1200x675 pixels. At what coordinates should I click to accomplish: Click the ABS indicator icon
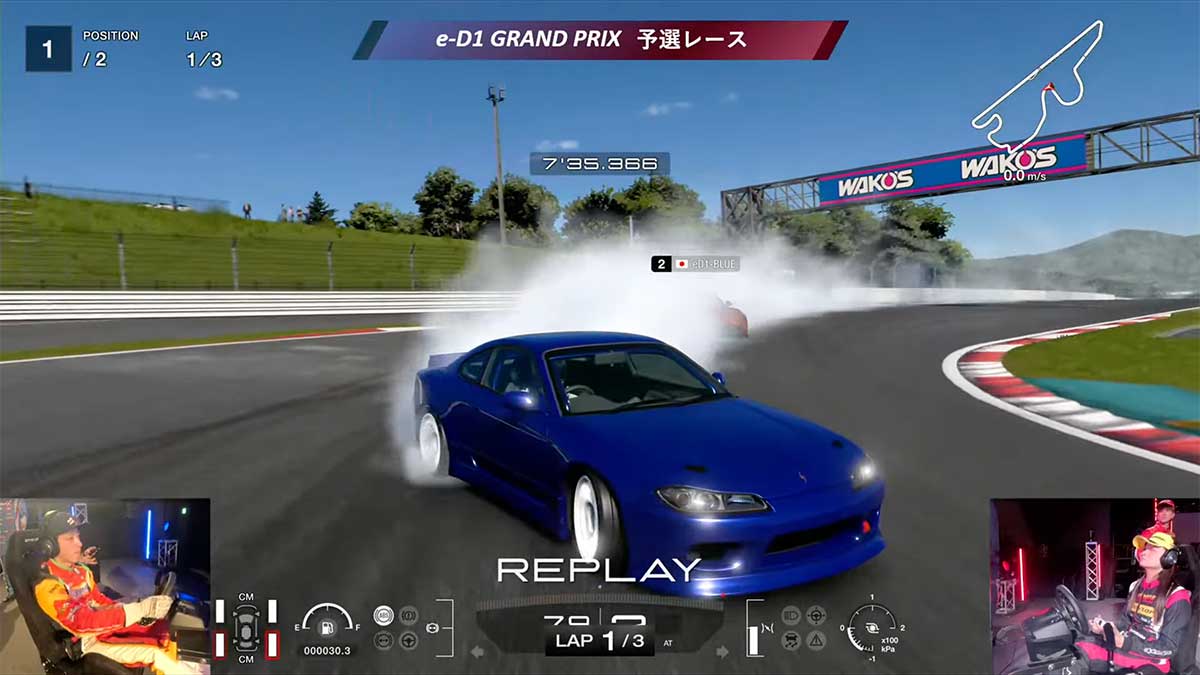click(383, 615)
